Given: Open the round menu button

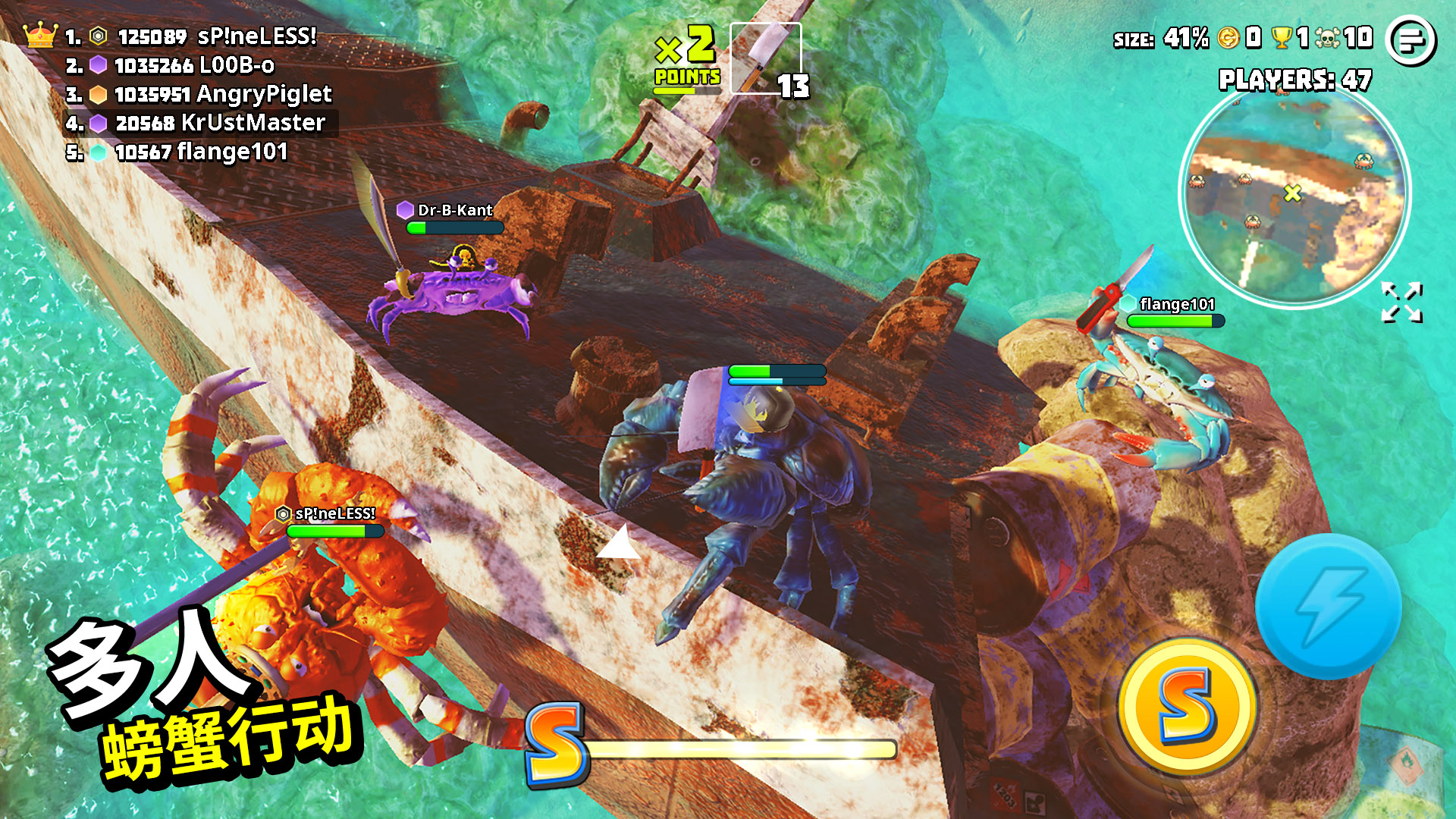Looking at the screenshot, I should [x=1410, y=41].
